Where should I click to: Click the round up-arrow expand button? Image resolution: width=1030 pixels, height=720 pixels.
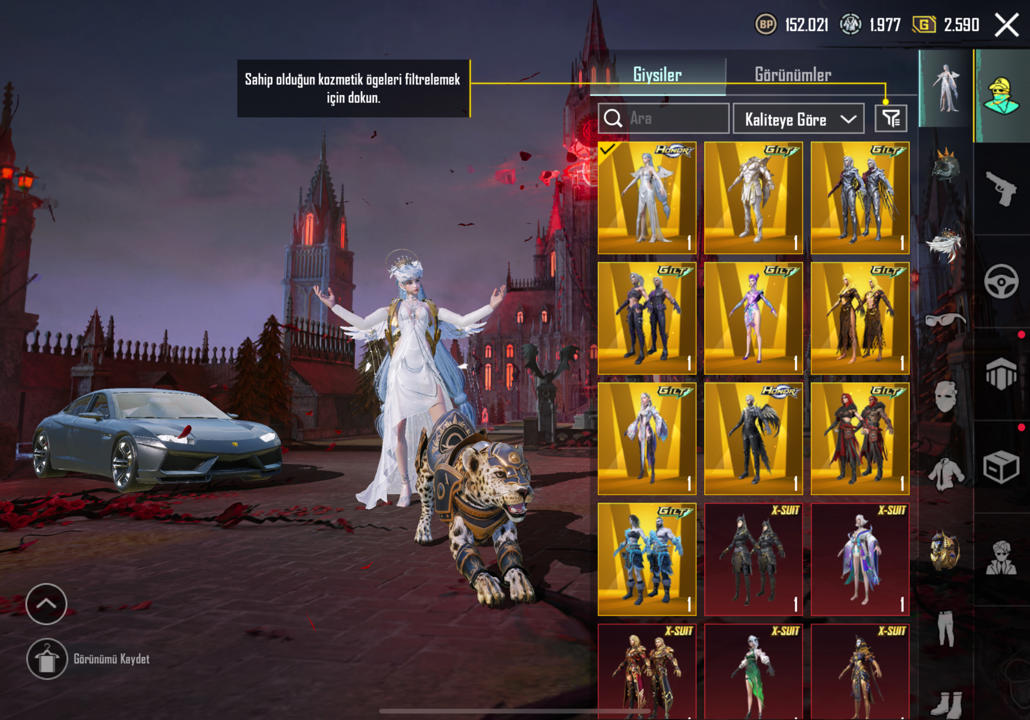click(46, 604)
